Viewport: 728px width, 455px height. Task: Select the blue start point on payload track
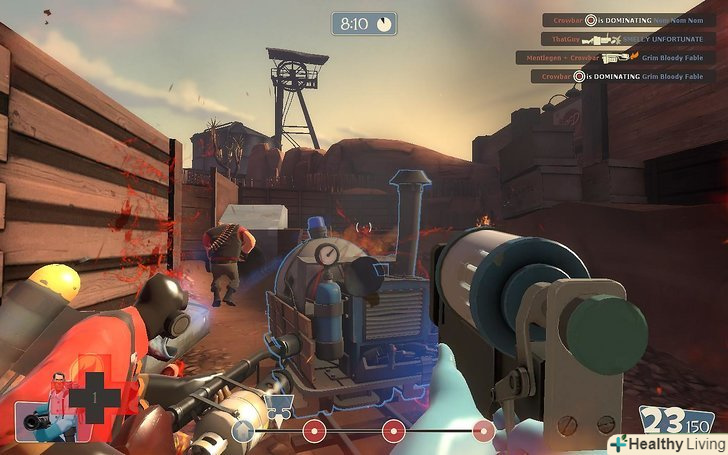(242, 431)
